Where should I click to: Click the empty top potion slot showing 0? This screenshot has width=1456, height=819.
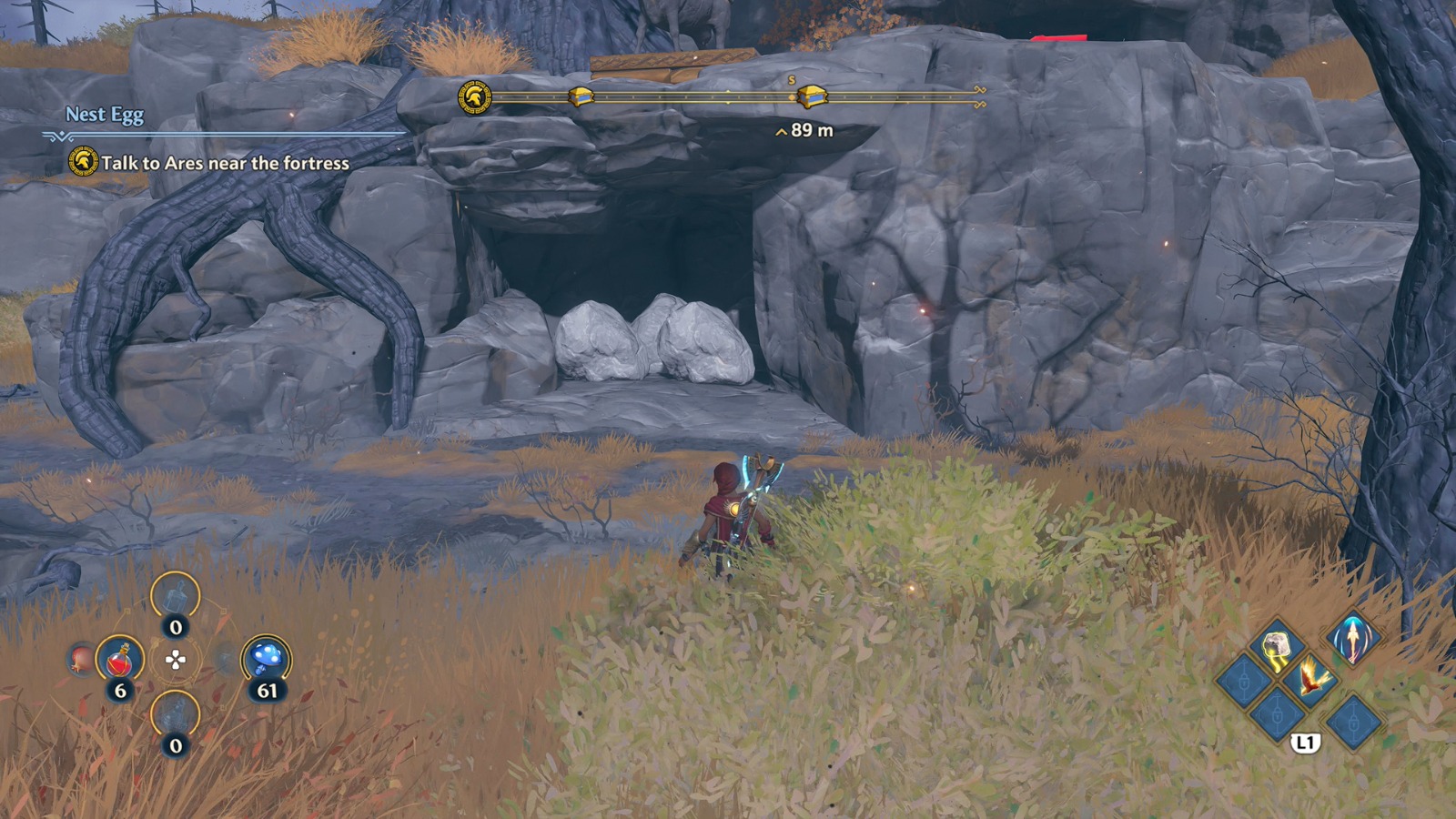click(x=176, y=596)
